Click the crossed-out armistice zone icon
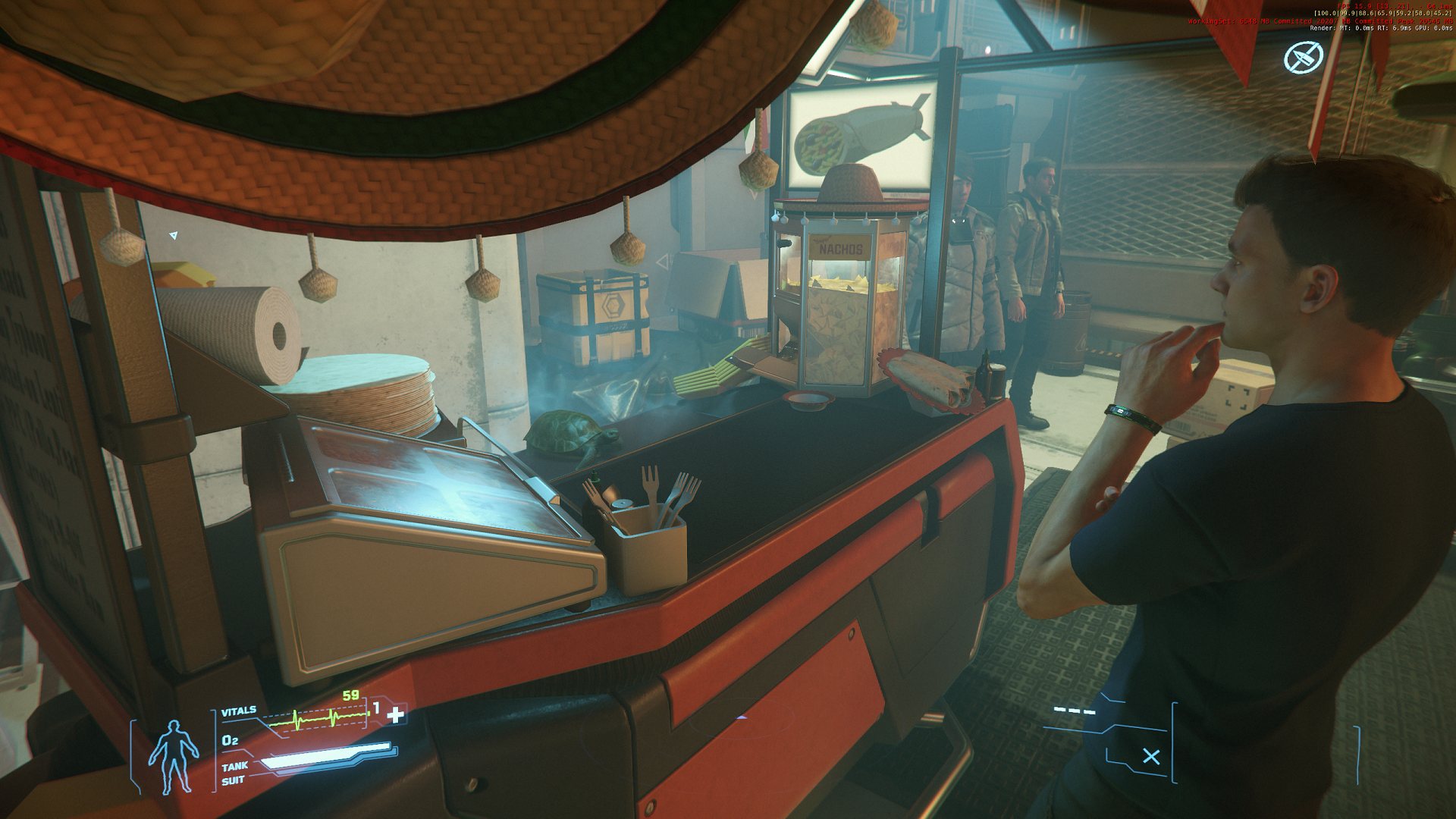 [1303, 57]
